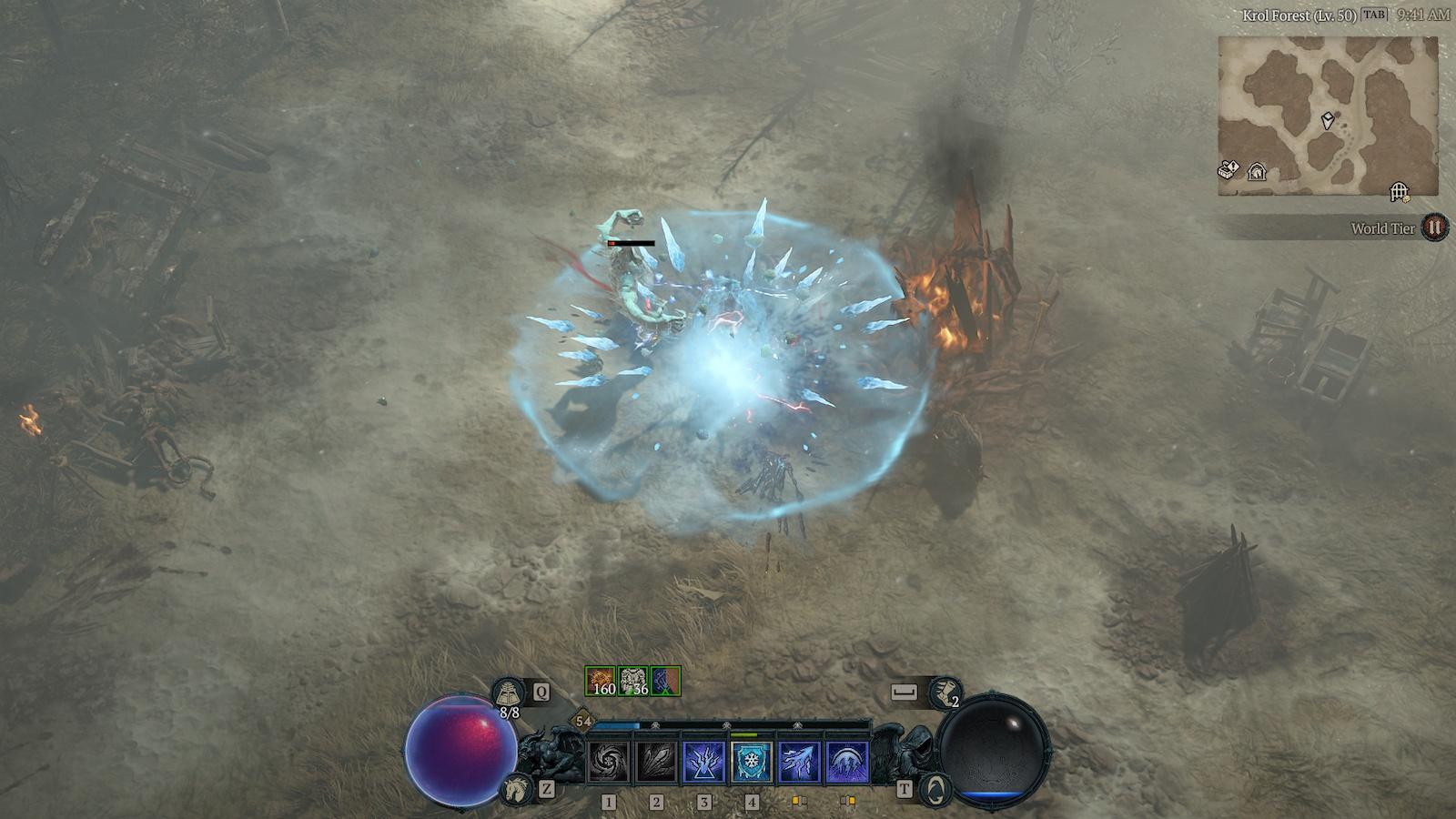Inspect the blue rune buff icon
This screenshot has width=1456, height=819.
tap(666, 681)
